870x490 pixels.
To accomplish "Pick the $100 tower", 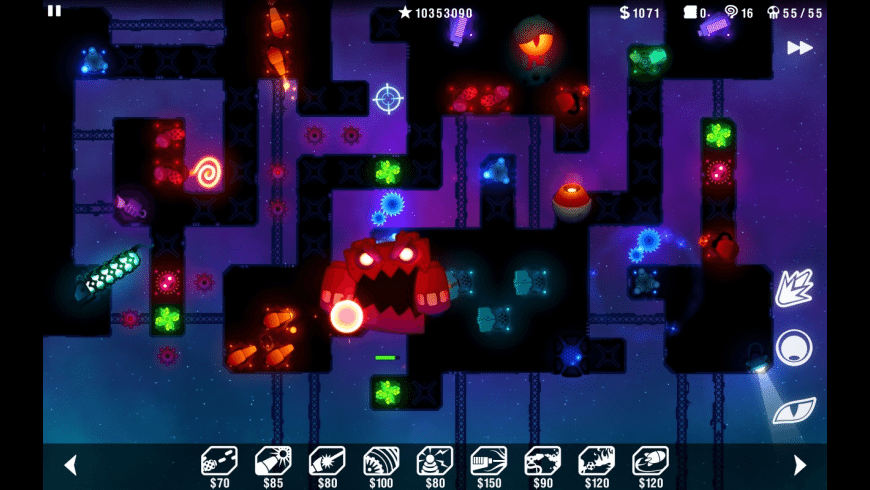I will pyautogui.click(x=381, y=461).
